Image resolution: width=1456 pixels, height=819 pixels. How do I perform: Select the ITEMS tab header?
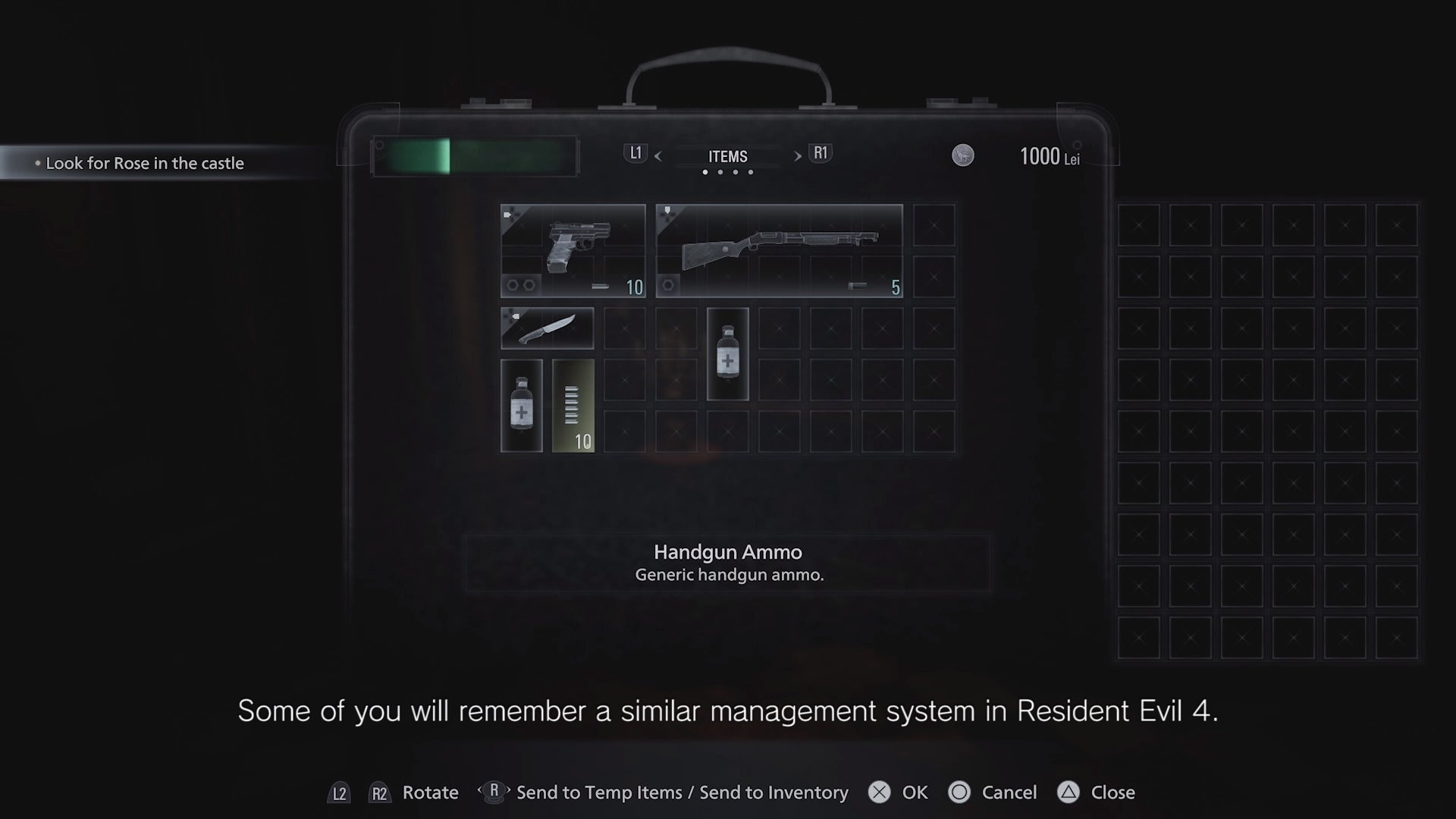click(x=728, y=156)
